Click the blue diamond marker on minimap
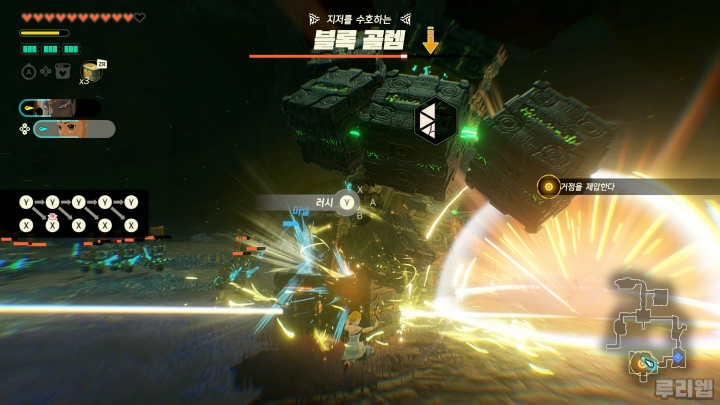The width and height of the screenshot is (720, 405). (677, 356)
